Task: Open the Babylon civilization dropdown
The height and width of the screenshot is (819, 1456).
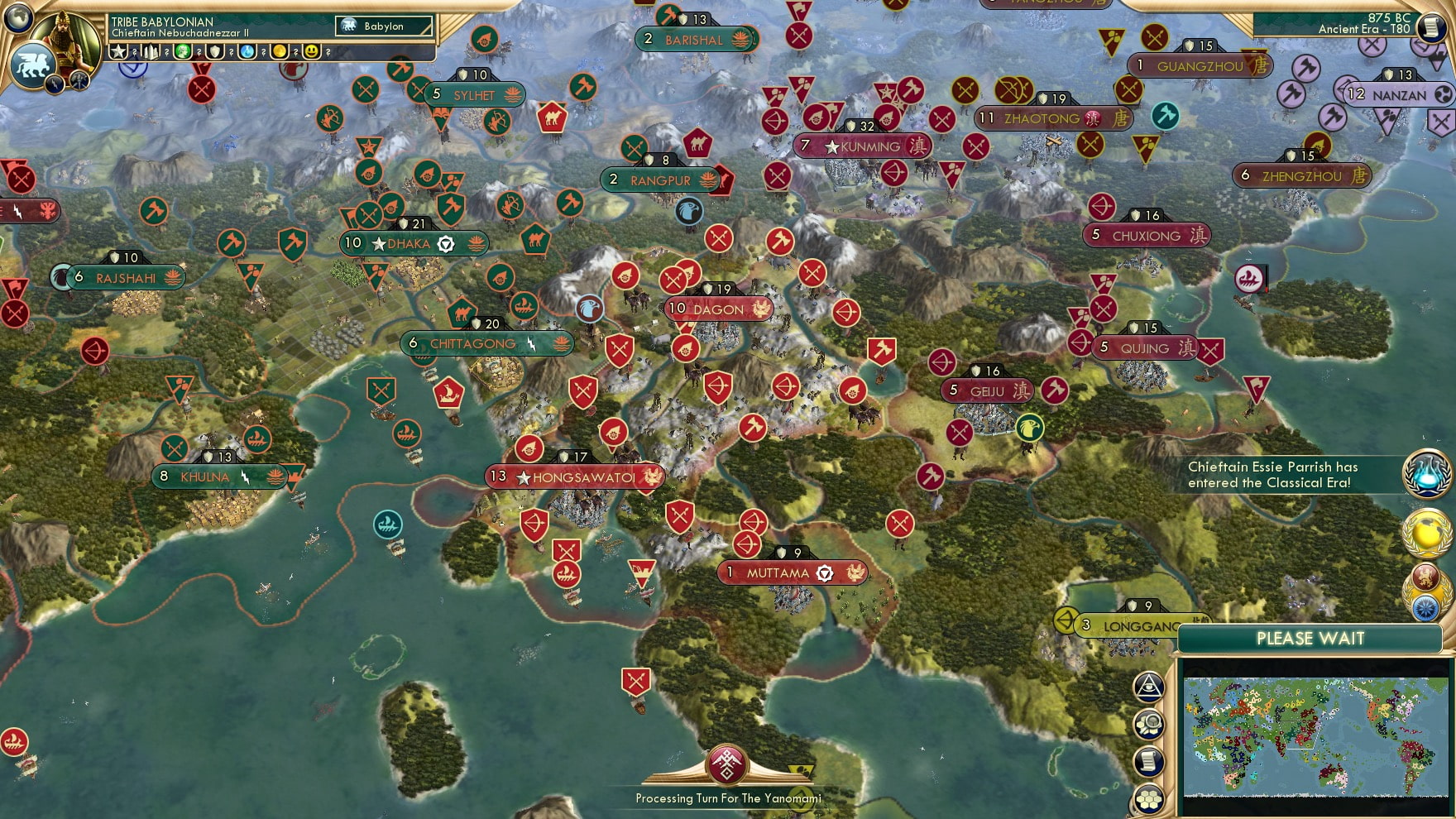Action: [x=385, y=26]
